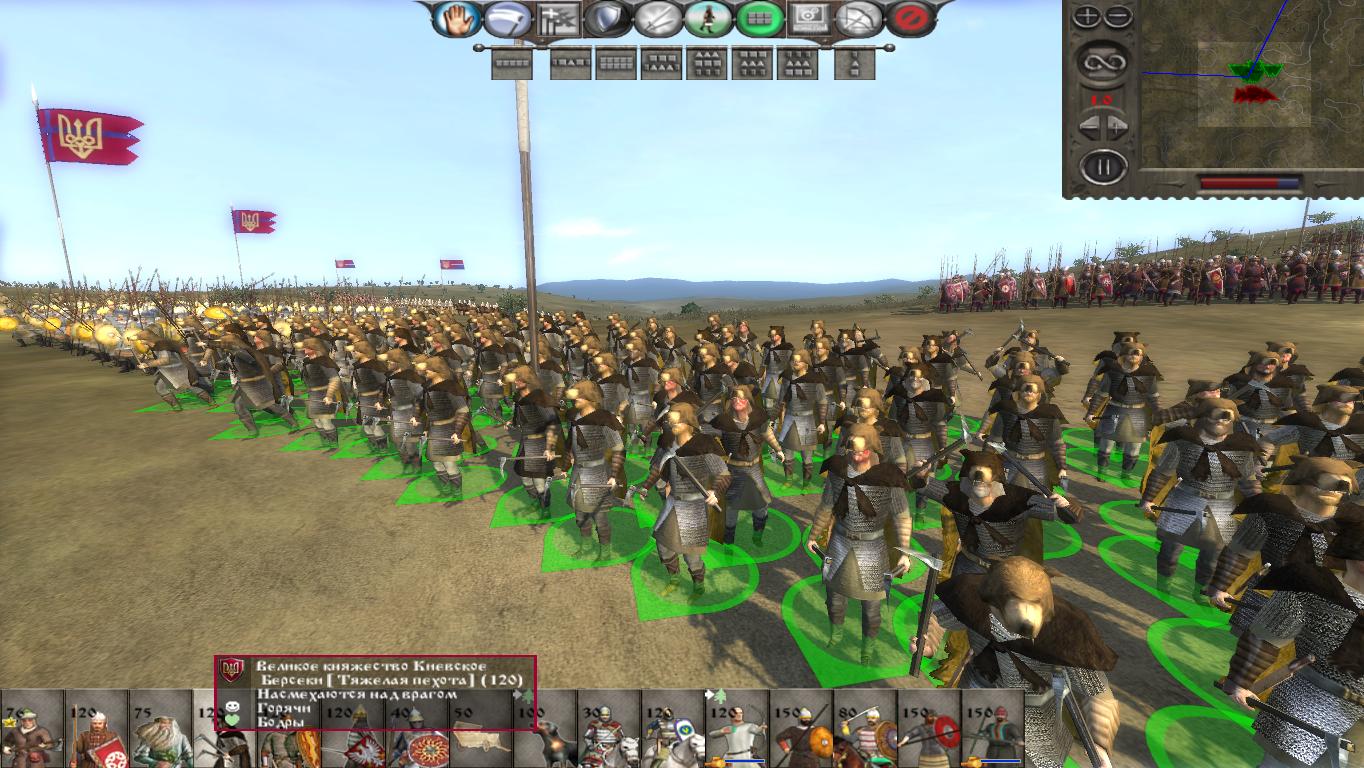Click the army balance of power bar
Viewport: 1364px width, 768px height.
pos(1250,180)
